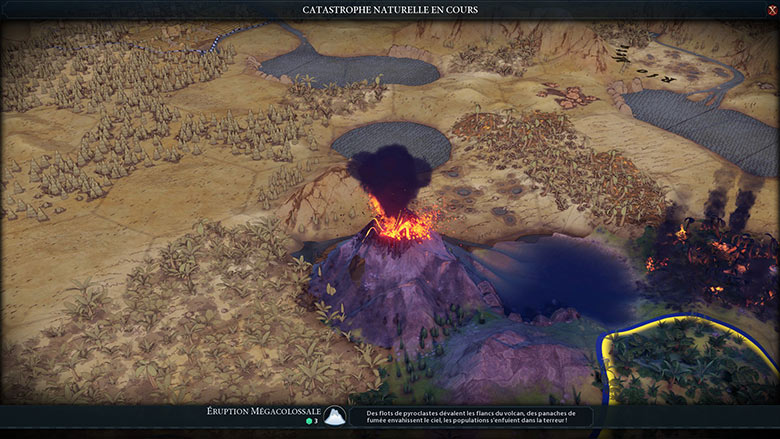Click the volcano eruption icon
This screenshot has width=780, height=439.
coord(335,416)
